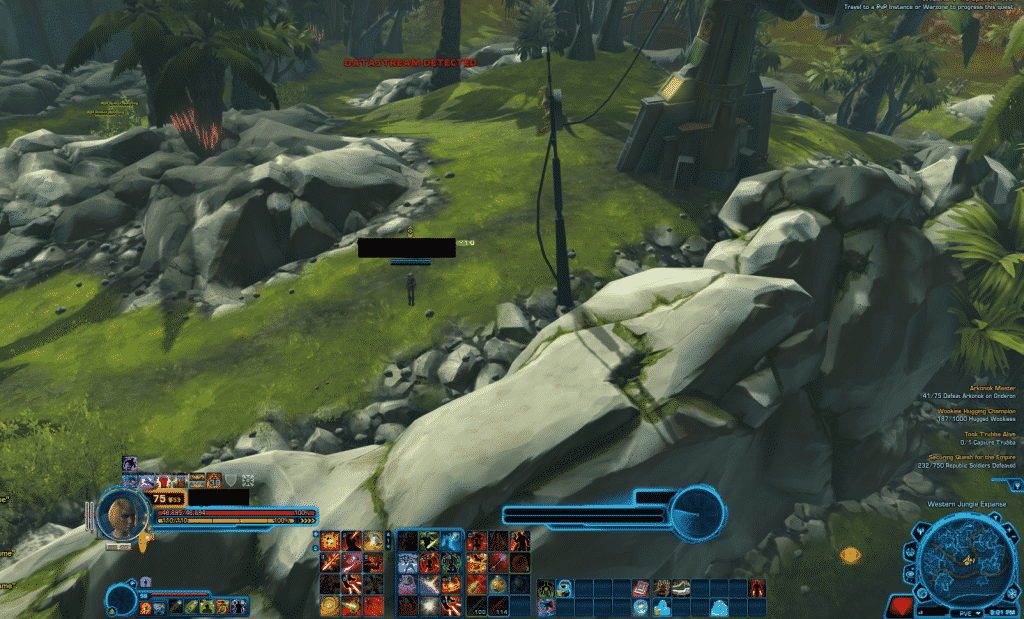The width and height of the screenshot is (1024, 619).
Task: Click the red emblem beside the minimap
Action: (x=901, y=605)
